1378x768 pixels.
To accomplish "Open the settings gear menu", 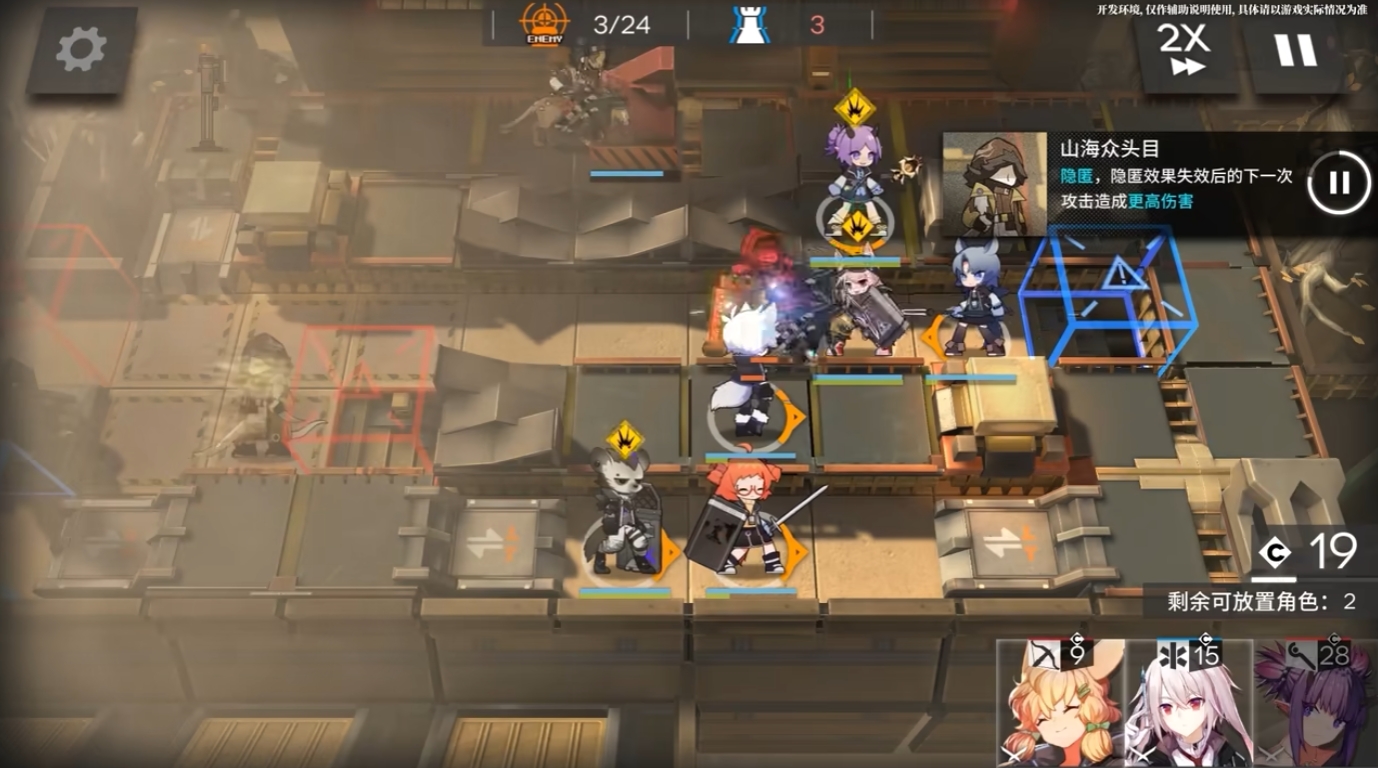I will pyautogui.click(x=81, y=50).
